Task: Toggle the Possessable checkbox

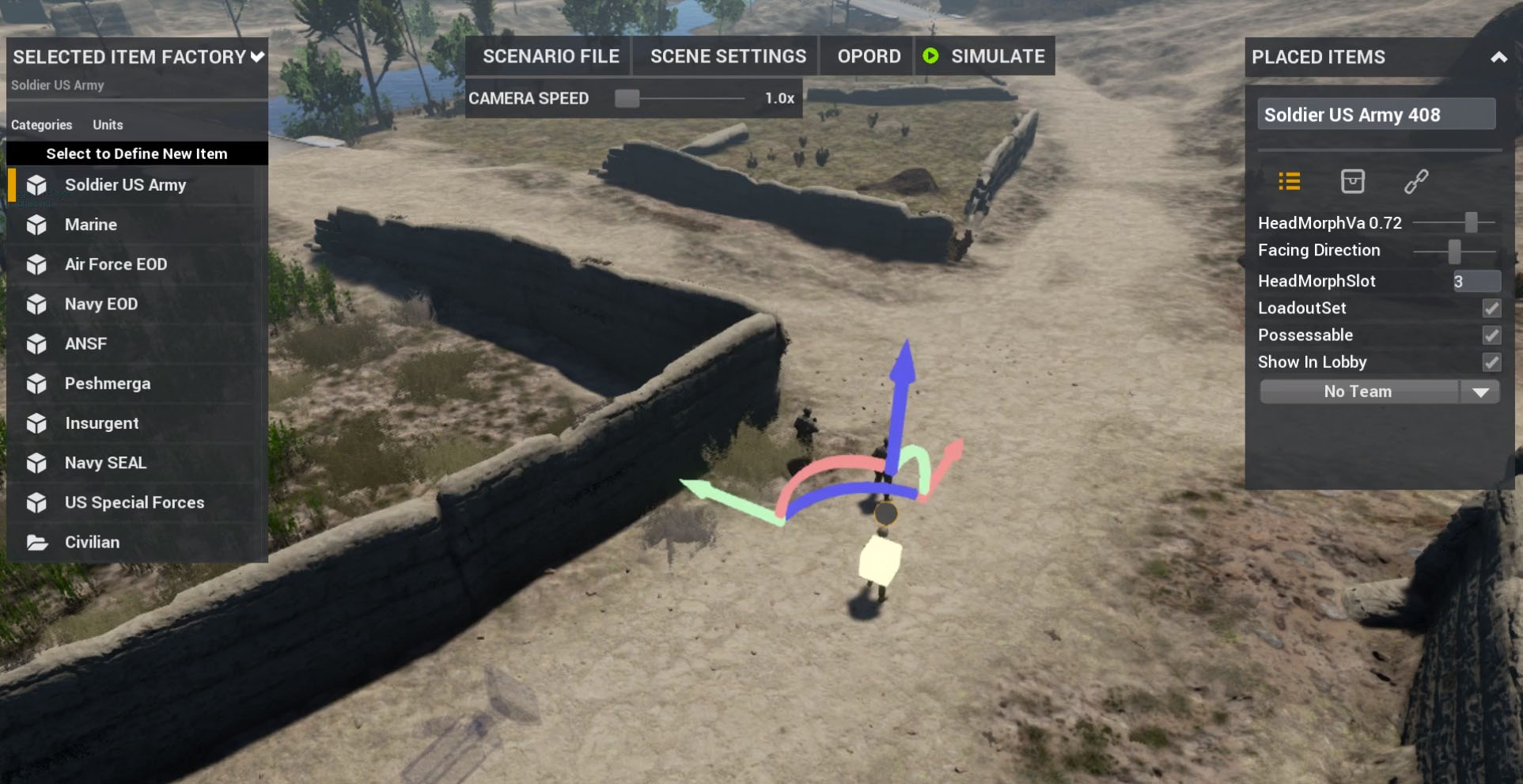Action: [x=1491, y=335]
